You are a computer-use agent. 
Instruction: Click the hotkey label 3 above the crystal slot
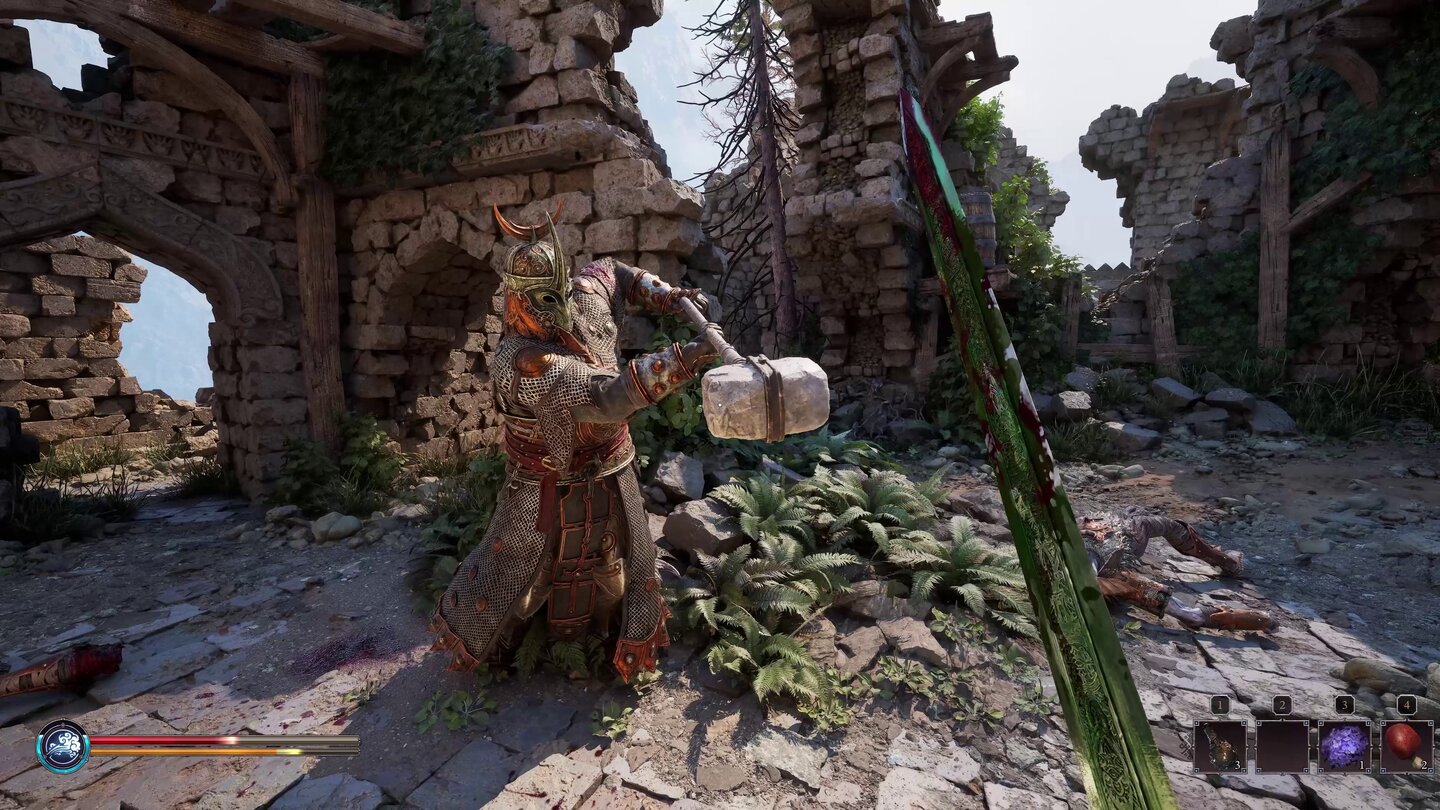pyautogui.click(x=1345, y=704)
